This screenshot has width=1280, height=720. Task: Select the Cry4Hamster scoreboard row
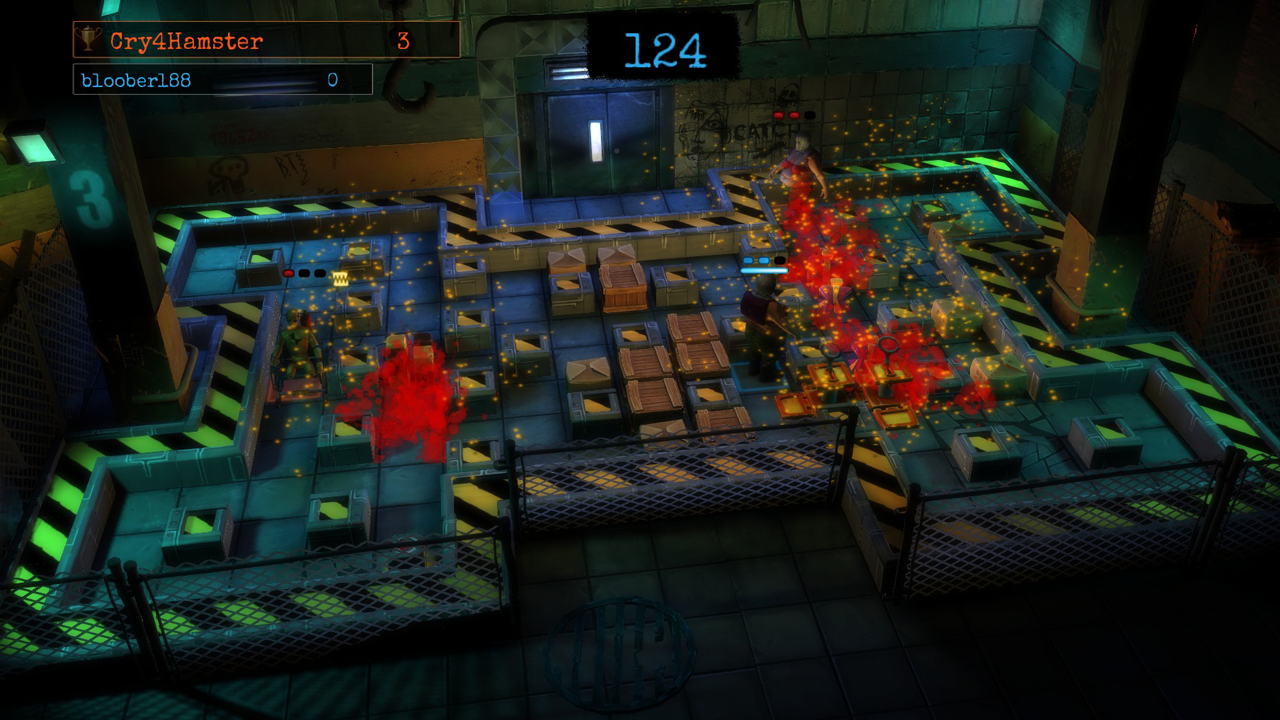[x=266, y=41]
